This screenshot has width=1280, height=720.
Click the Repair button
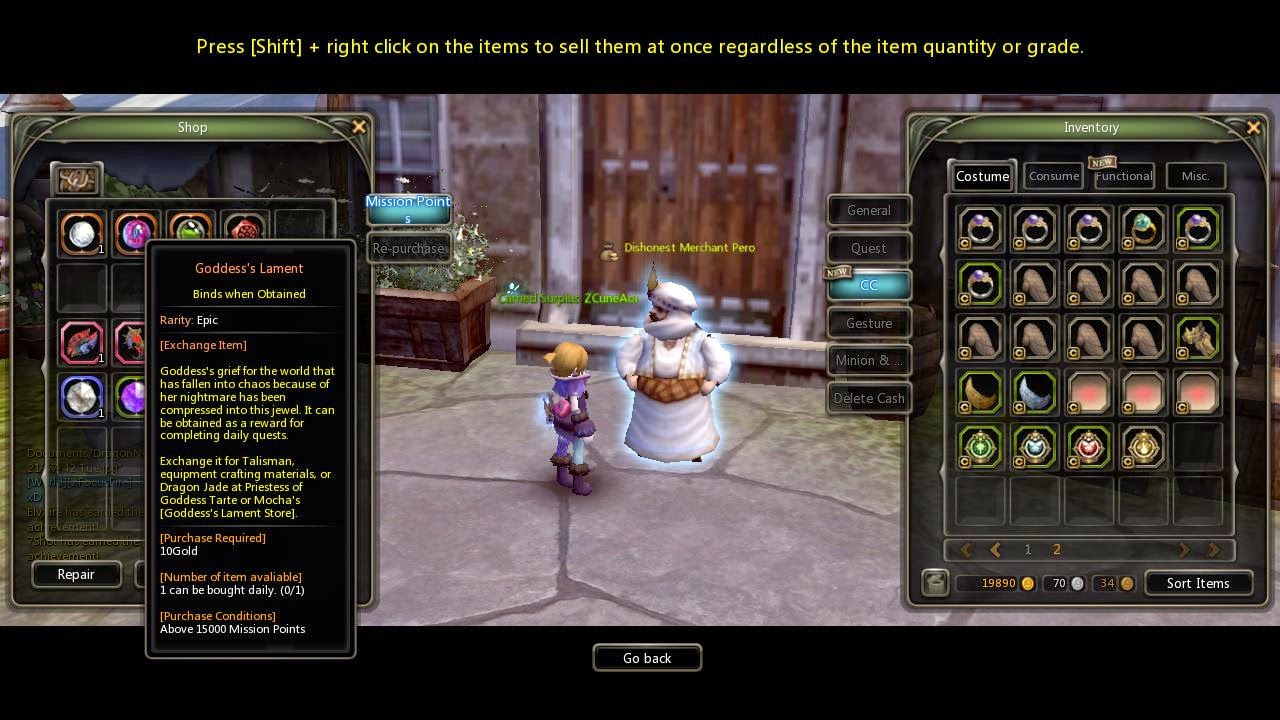pyautogui.click(x=76, y=574)
